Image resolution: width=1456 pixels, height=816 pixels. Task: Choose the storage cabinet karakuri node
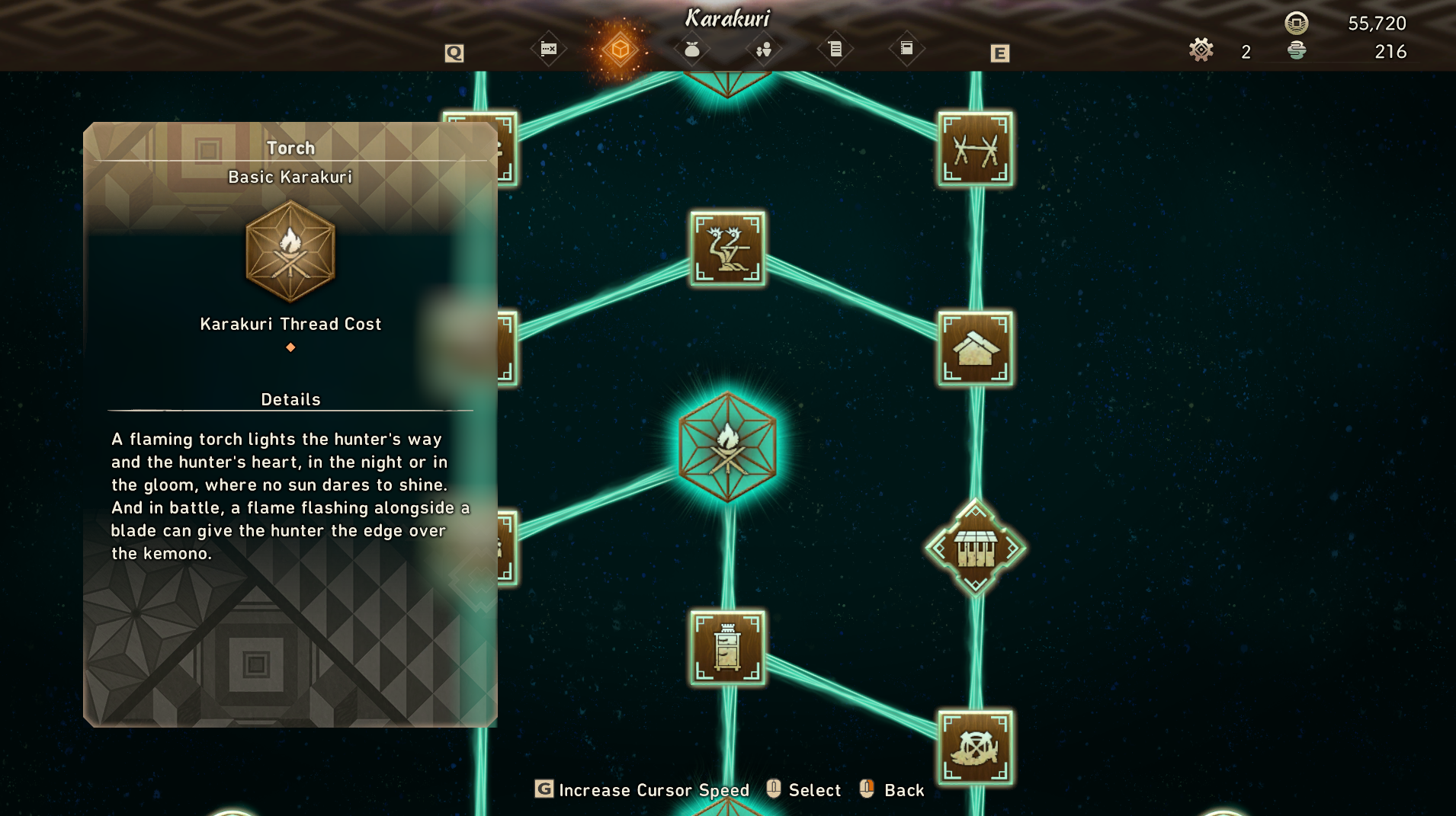(727, 648)
